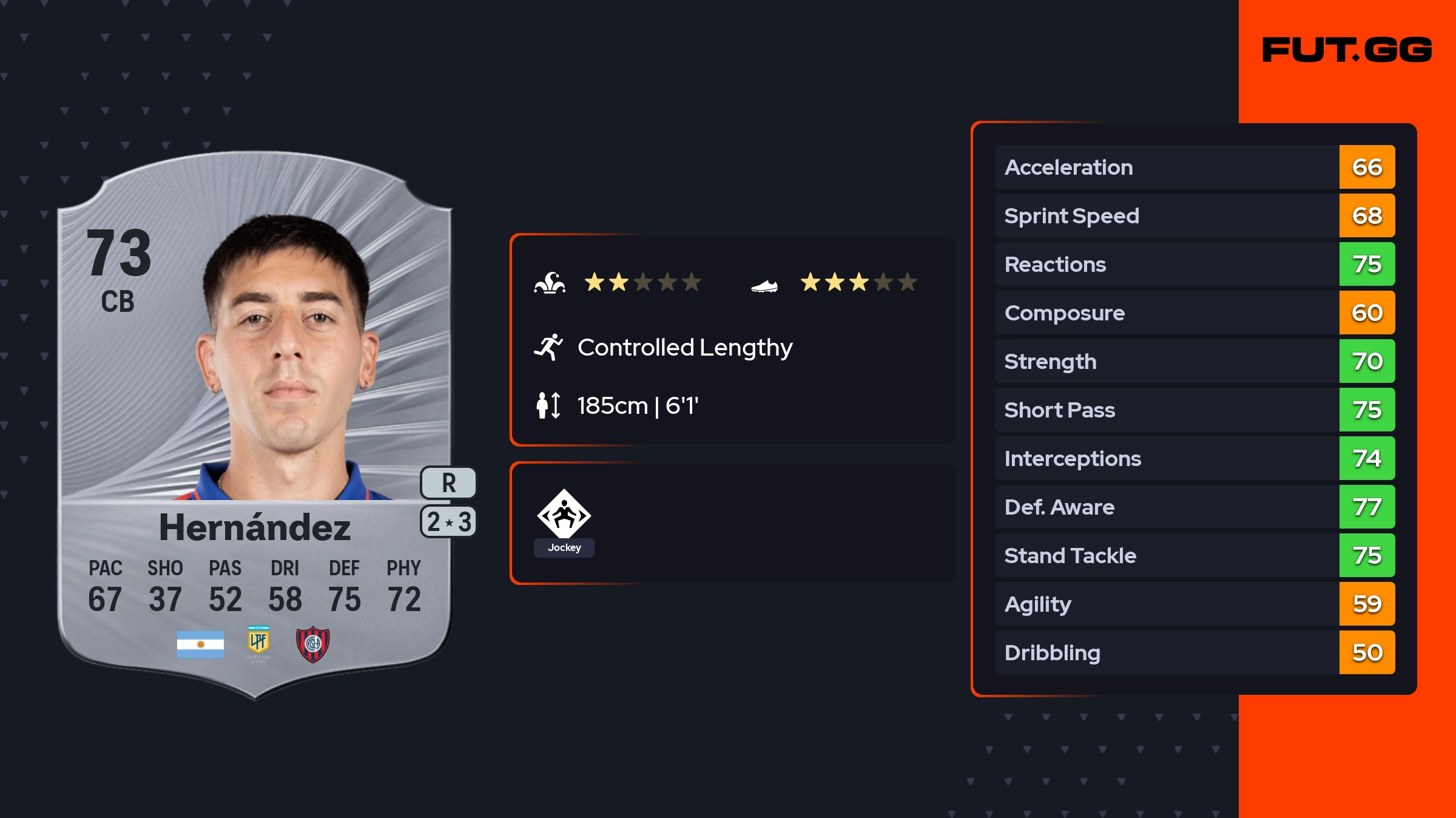This screenshot has width=1456, height=818.
Task: Pick the Composure stat row
Action: [x=1194, y=313]
